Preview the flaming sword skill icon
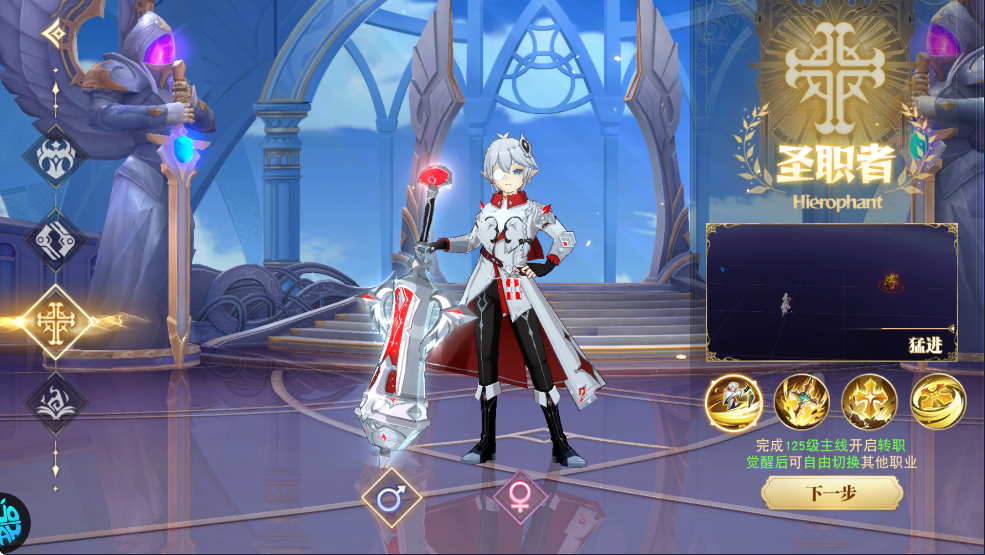This screenshot has height=555, width=985. (x=801, y=402)
